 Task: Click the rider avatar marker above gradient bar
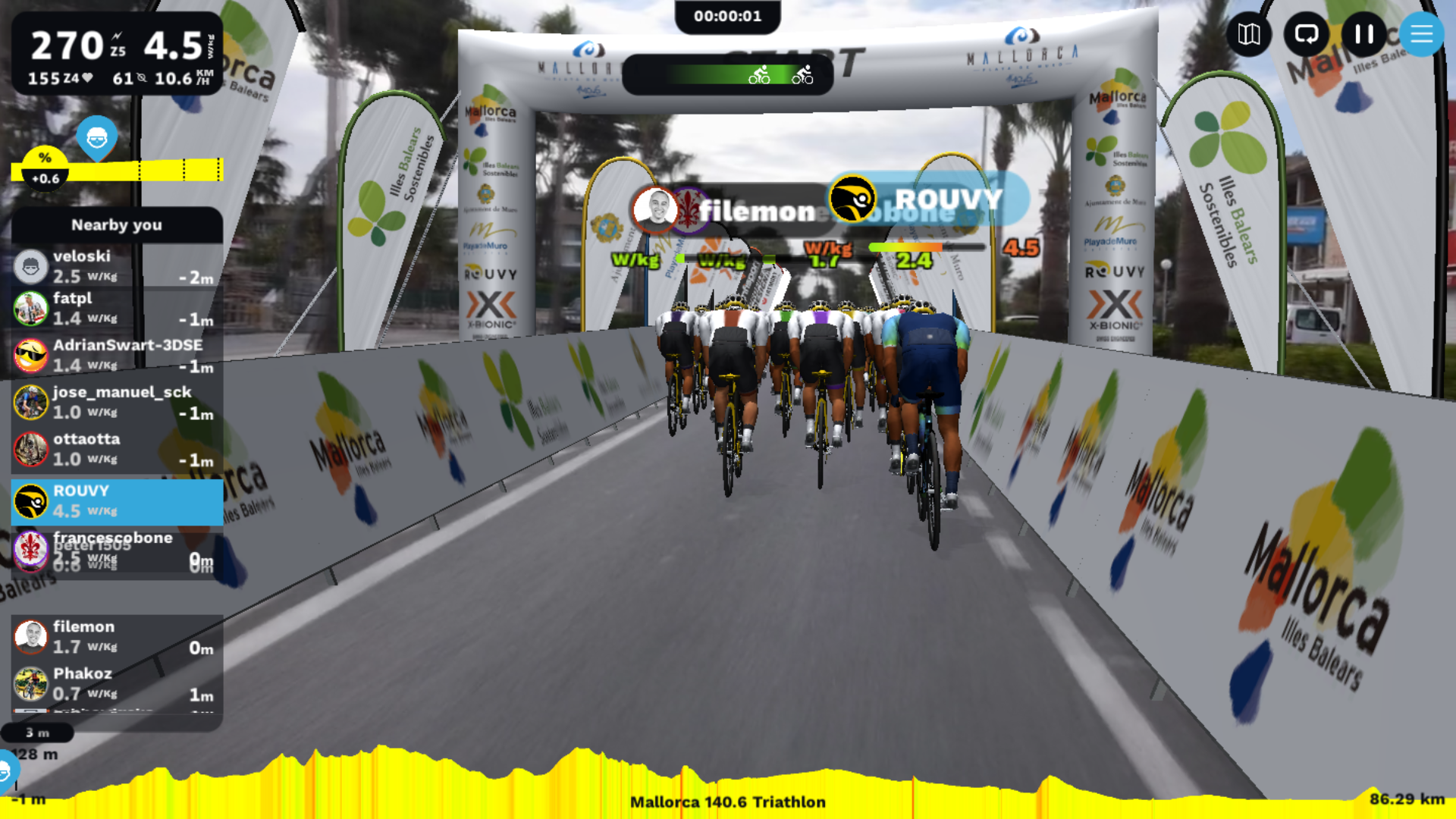[96, 138]
